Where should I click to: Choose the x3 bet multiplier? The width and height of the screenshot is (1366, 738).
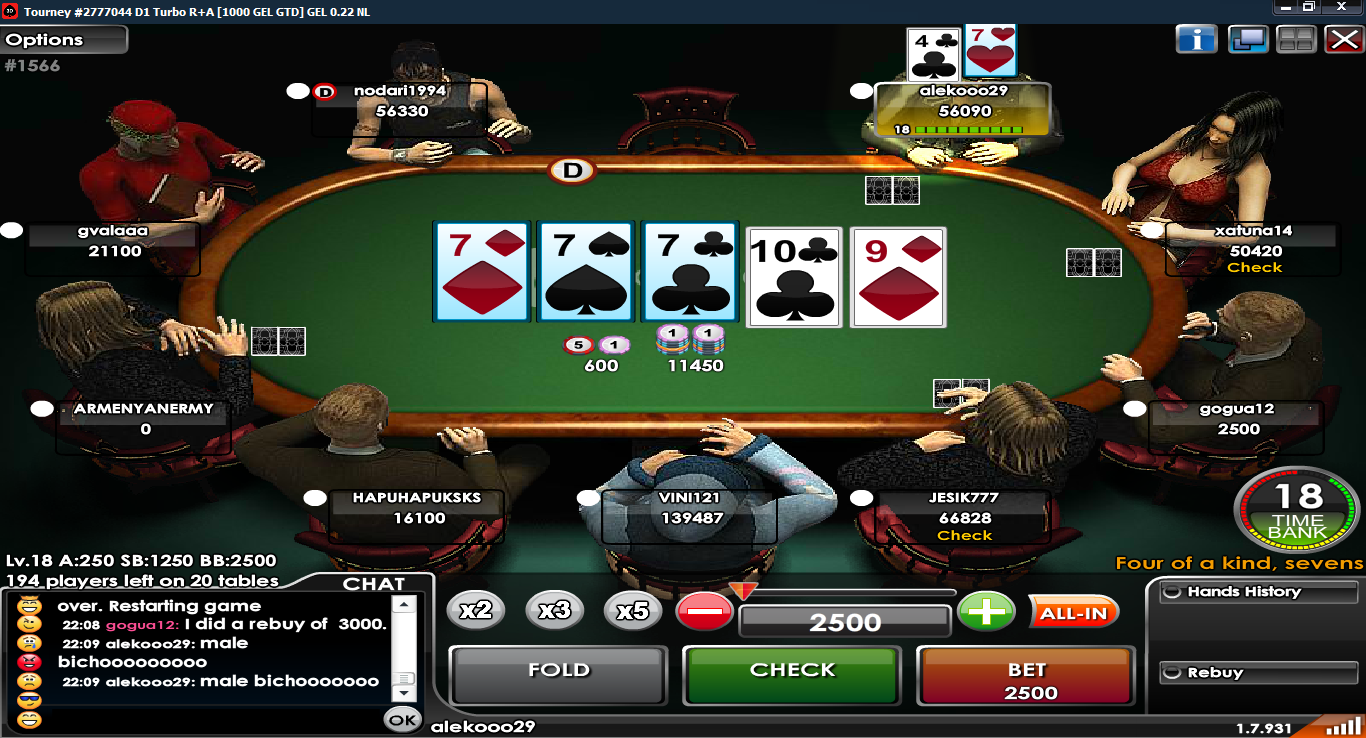(554, 610)
